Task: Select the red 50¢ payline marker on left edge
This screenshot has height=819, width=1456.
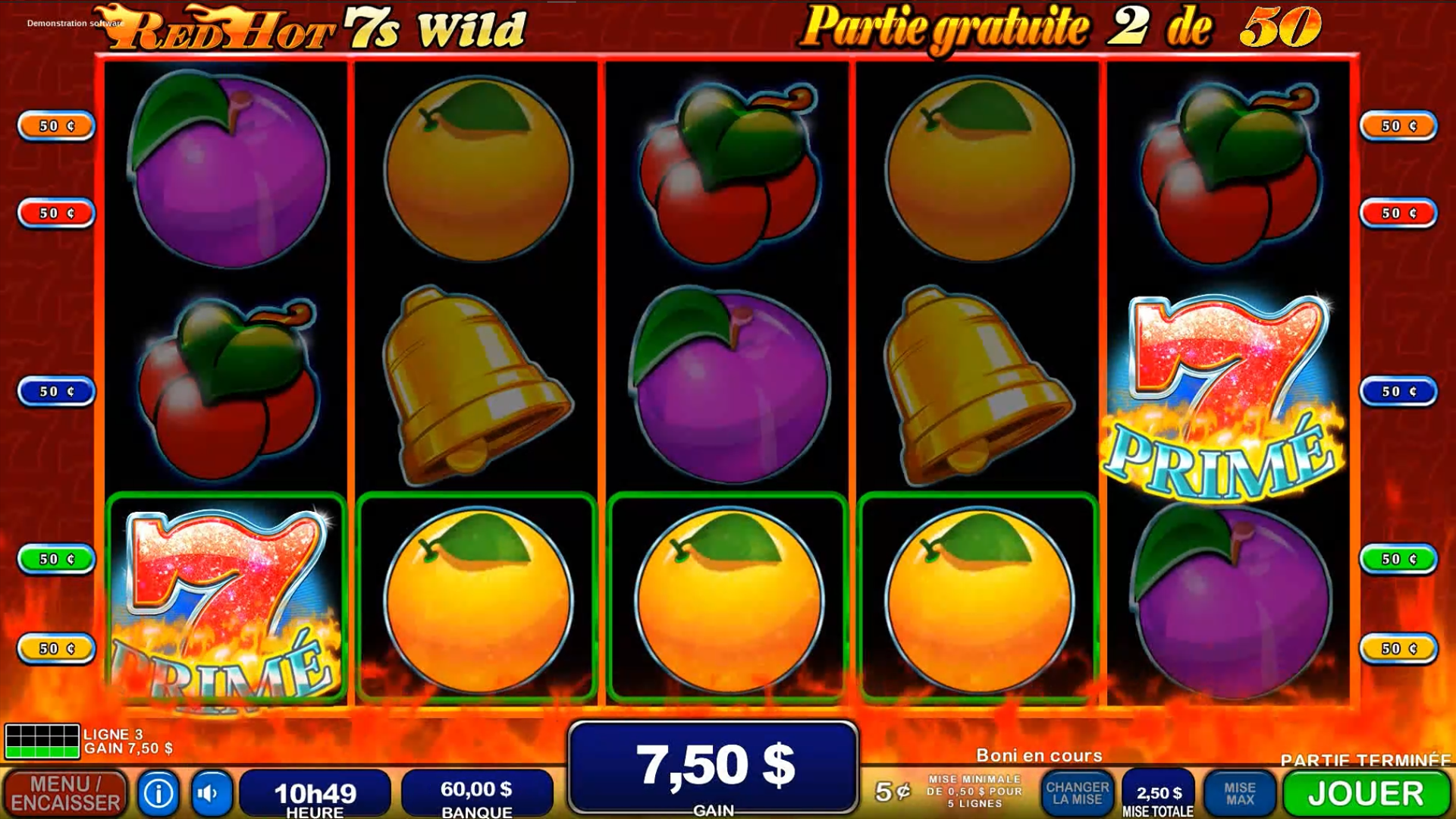Action: (x=52, y=212)
